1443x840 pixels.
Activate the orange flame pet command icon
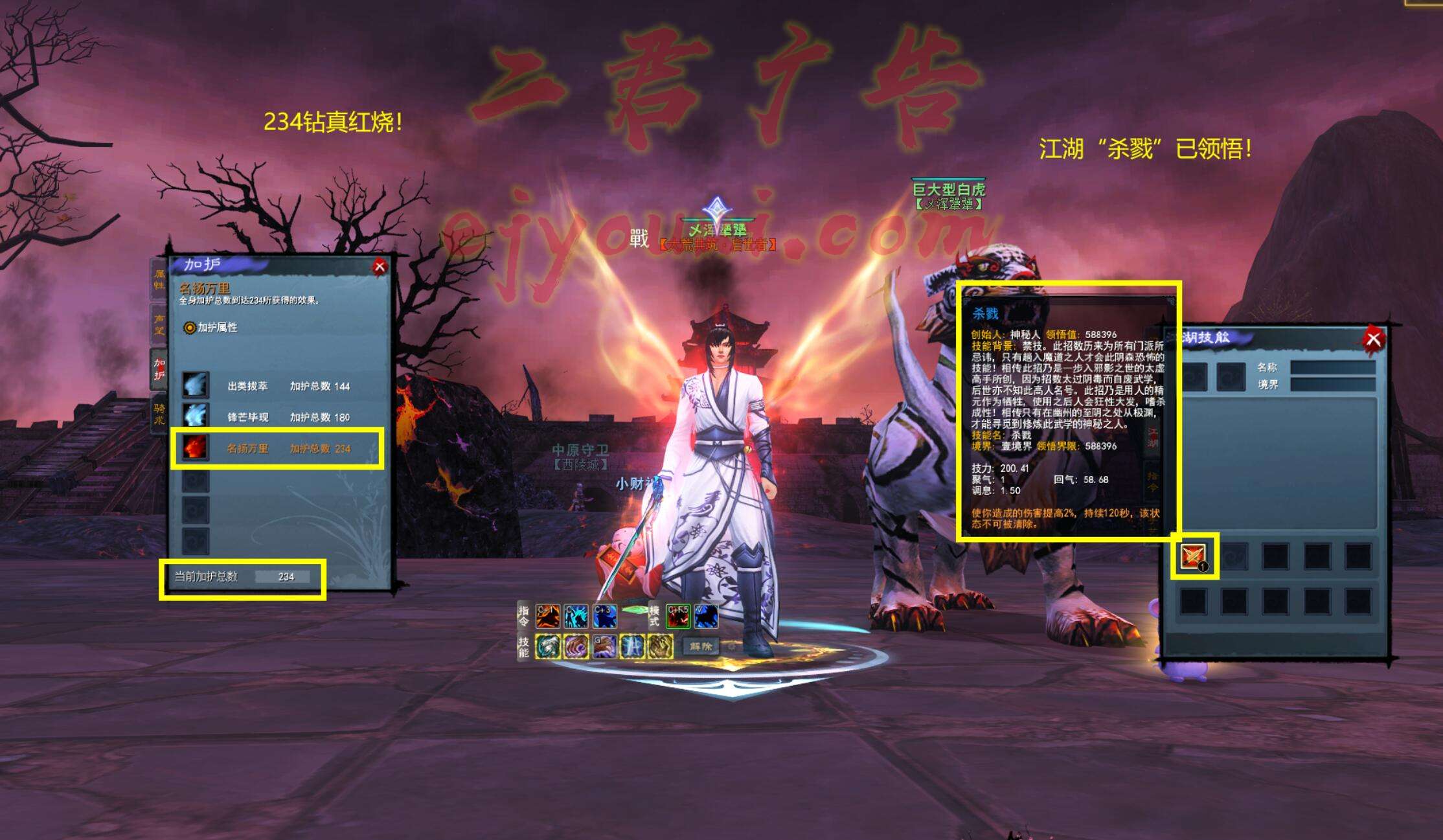pyautogui.click(x=547, y=616)
